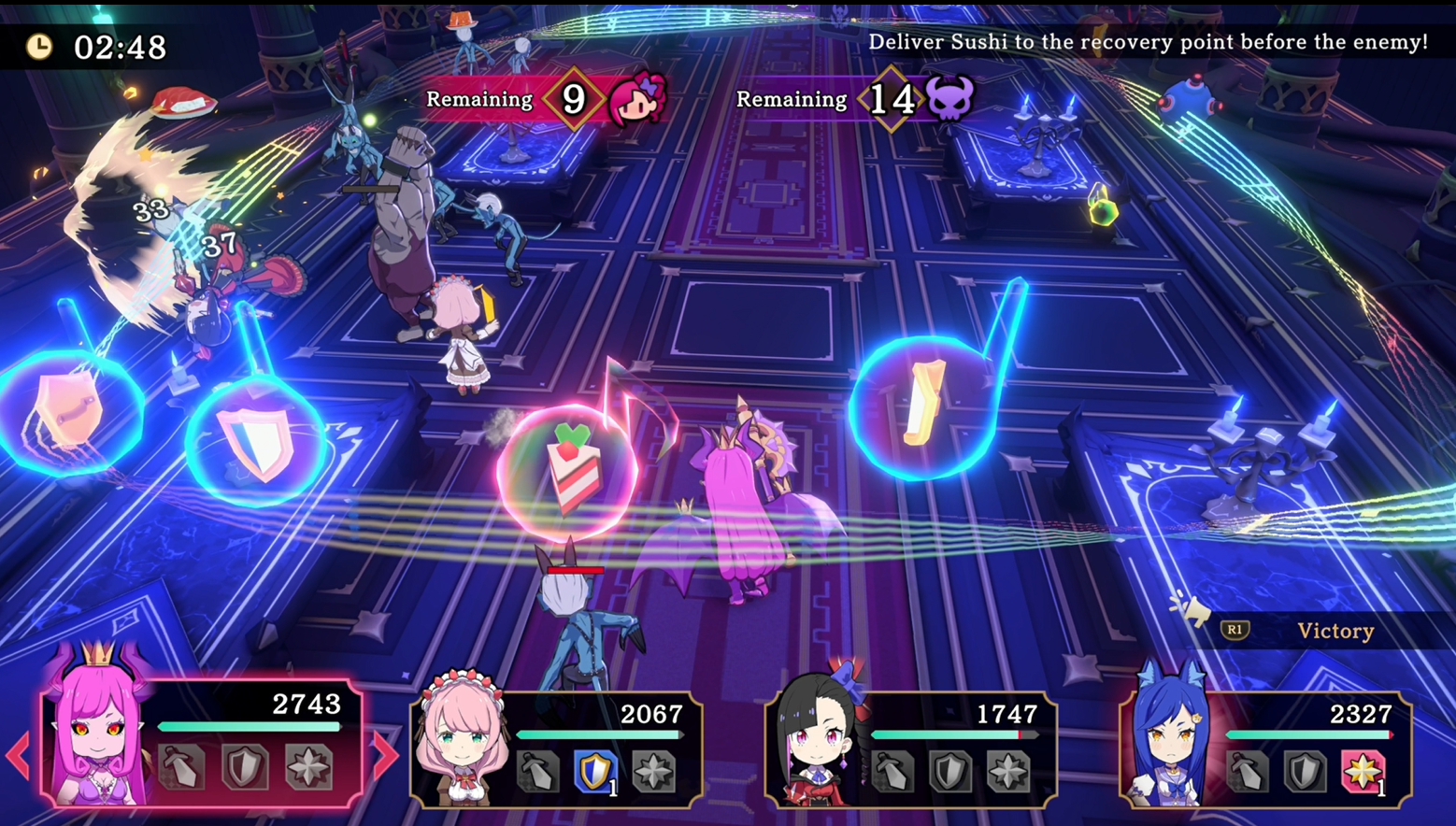Select the demon queen's grey star icon

[x=308, y=766]
